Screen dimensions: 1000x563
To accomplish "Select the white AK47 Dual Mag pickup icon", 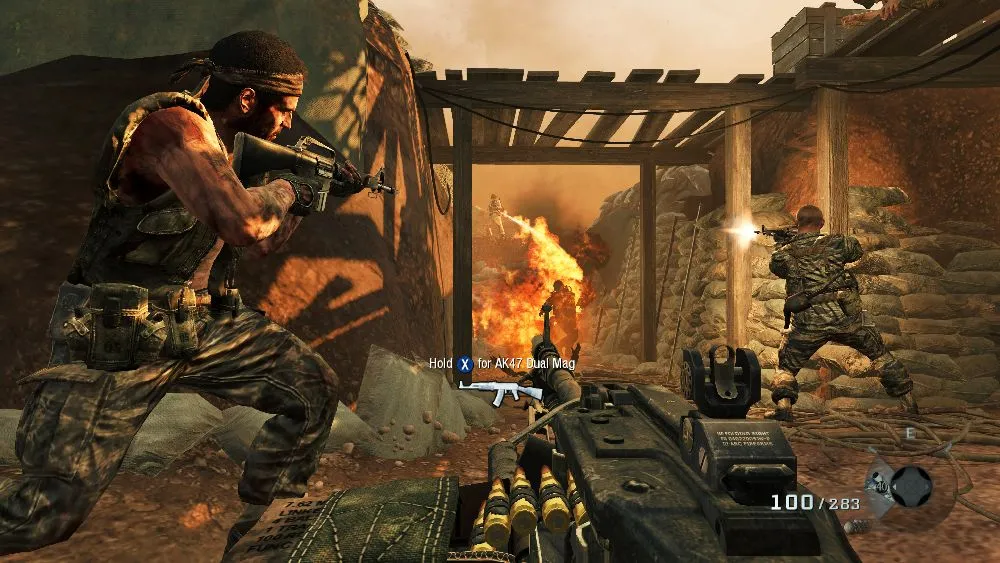I will tap(505, 390).
